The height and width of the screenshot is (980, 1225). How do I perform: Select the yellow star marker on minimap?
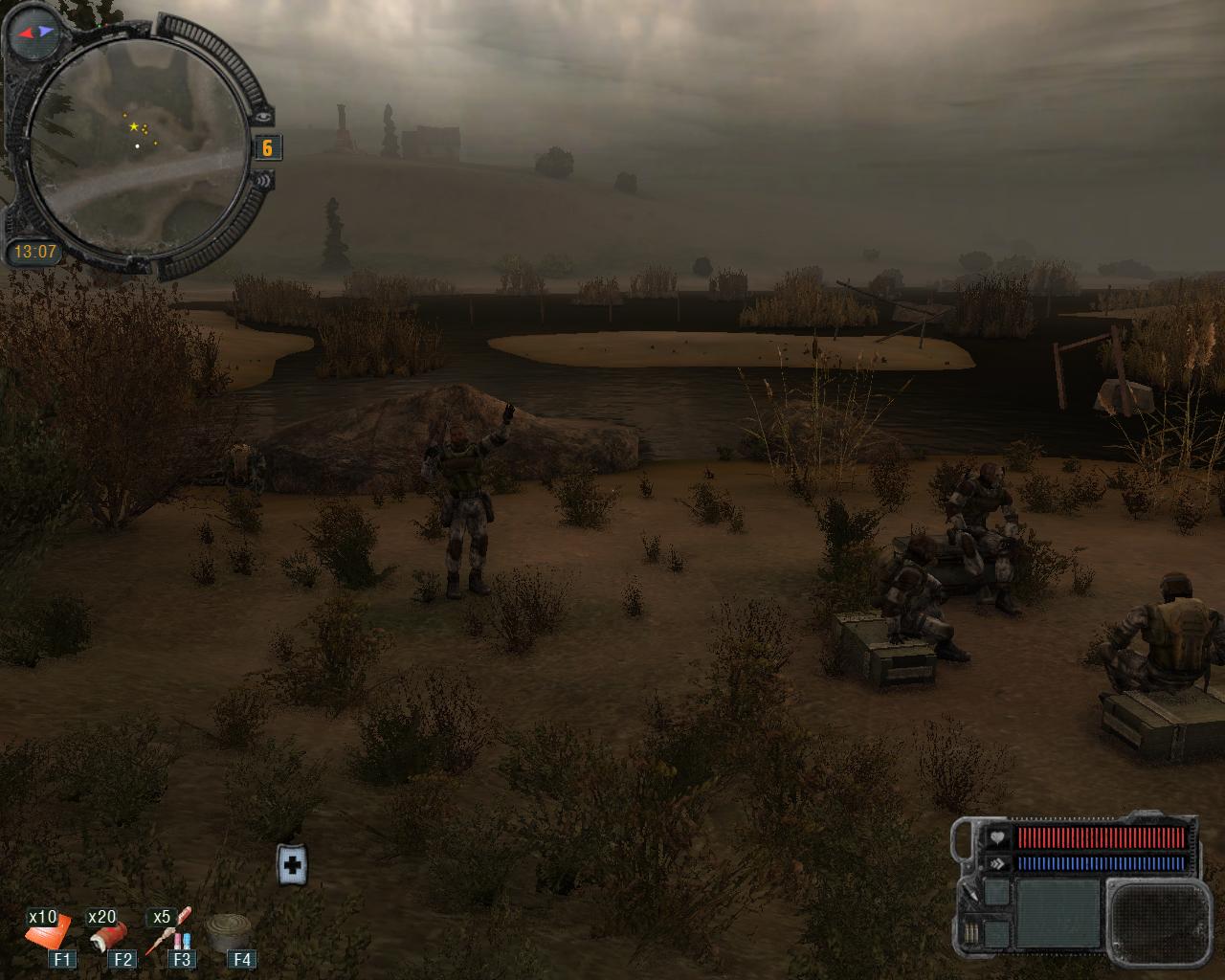click(x=133, y=126)
